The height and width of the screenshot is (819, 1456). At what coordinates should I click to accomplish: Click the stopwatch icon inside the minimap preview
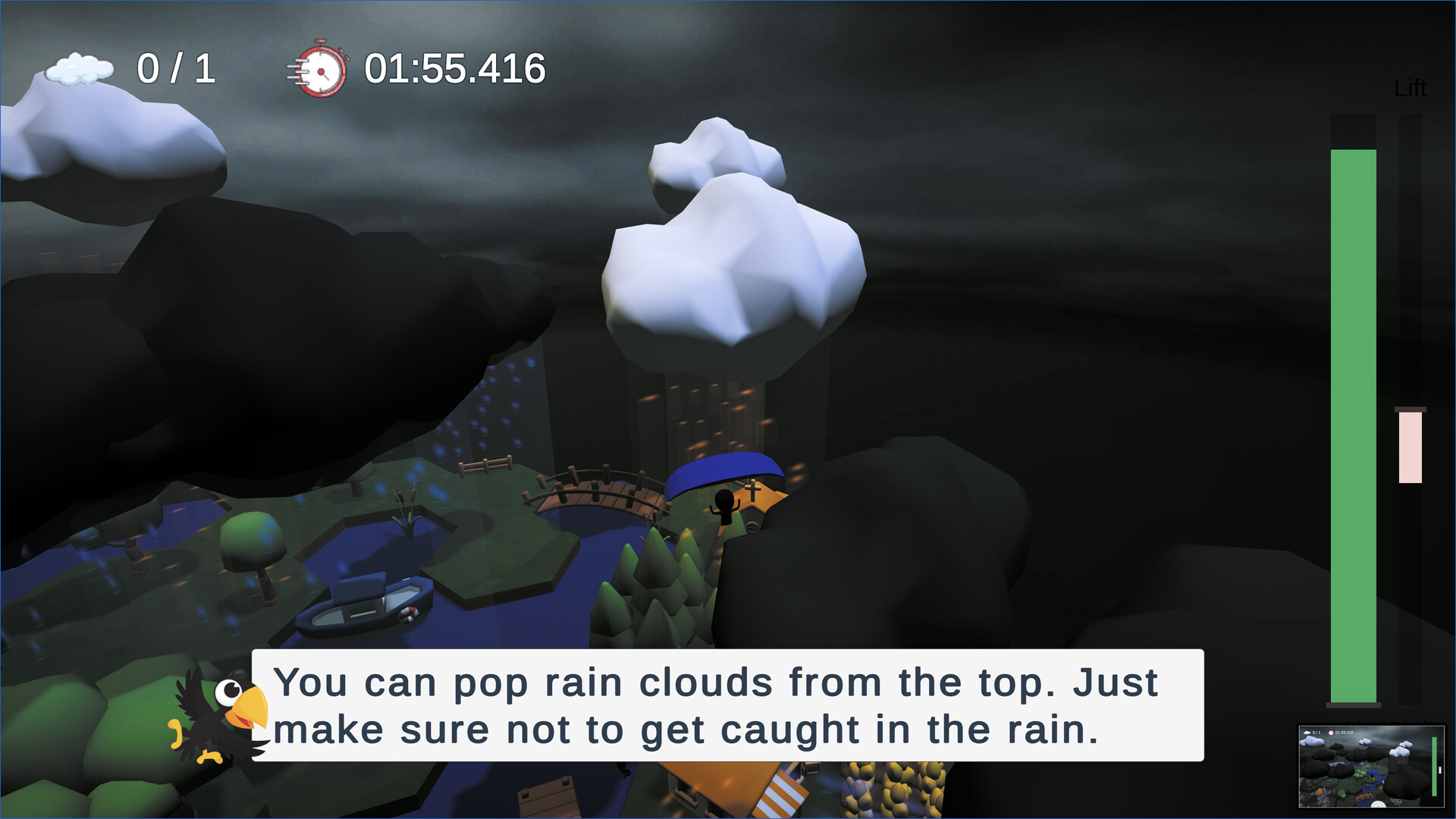click(x=1331, y=733)
